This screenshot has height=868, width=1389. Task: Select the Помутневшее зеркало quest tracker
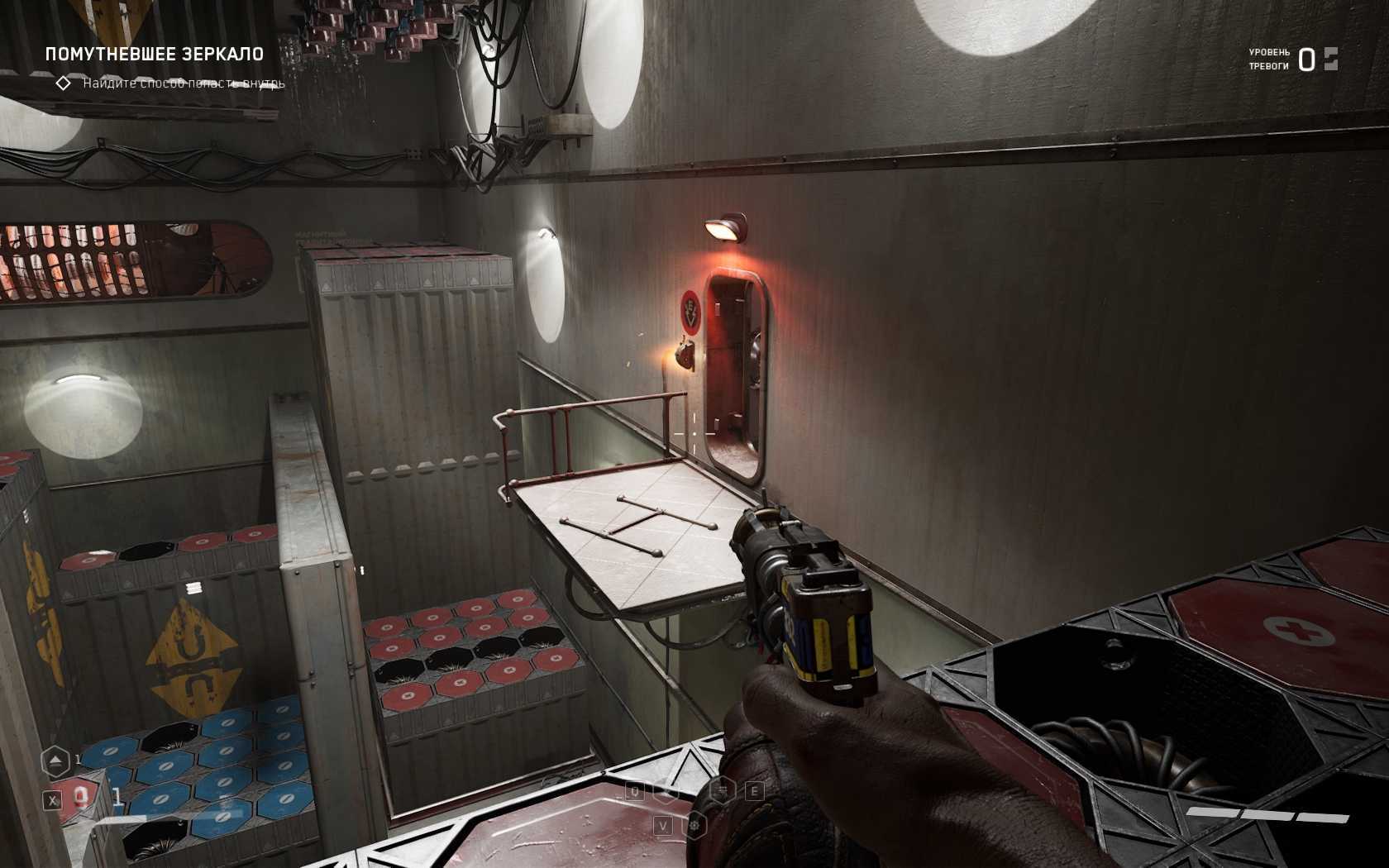click(155, 55)
